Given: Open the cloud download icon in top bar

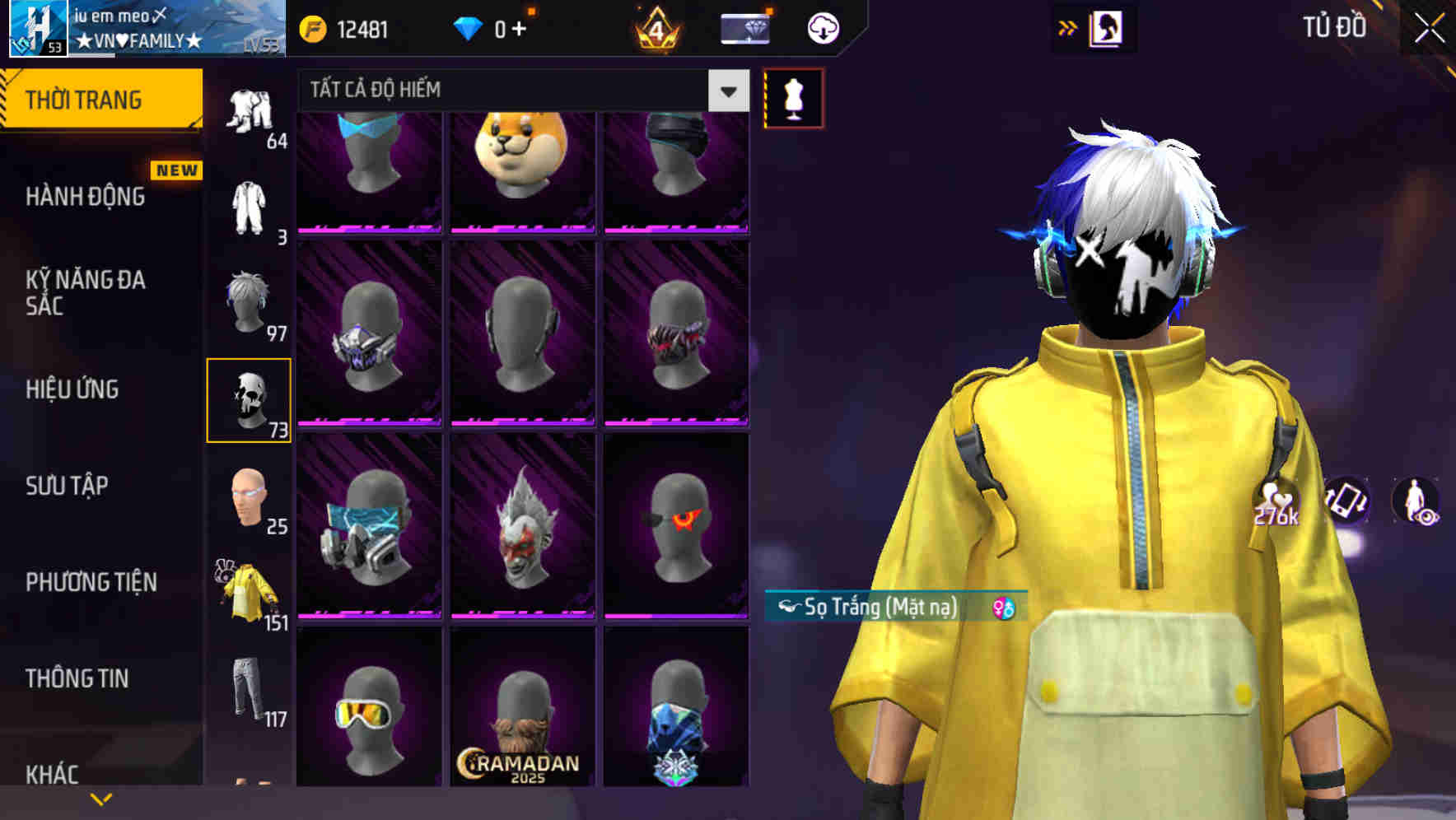Looking at the screenshot, I should [821, 27].
